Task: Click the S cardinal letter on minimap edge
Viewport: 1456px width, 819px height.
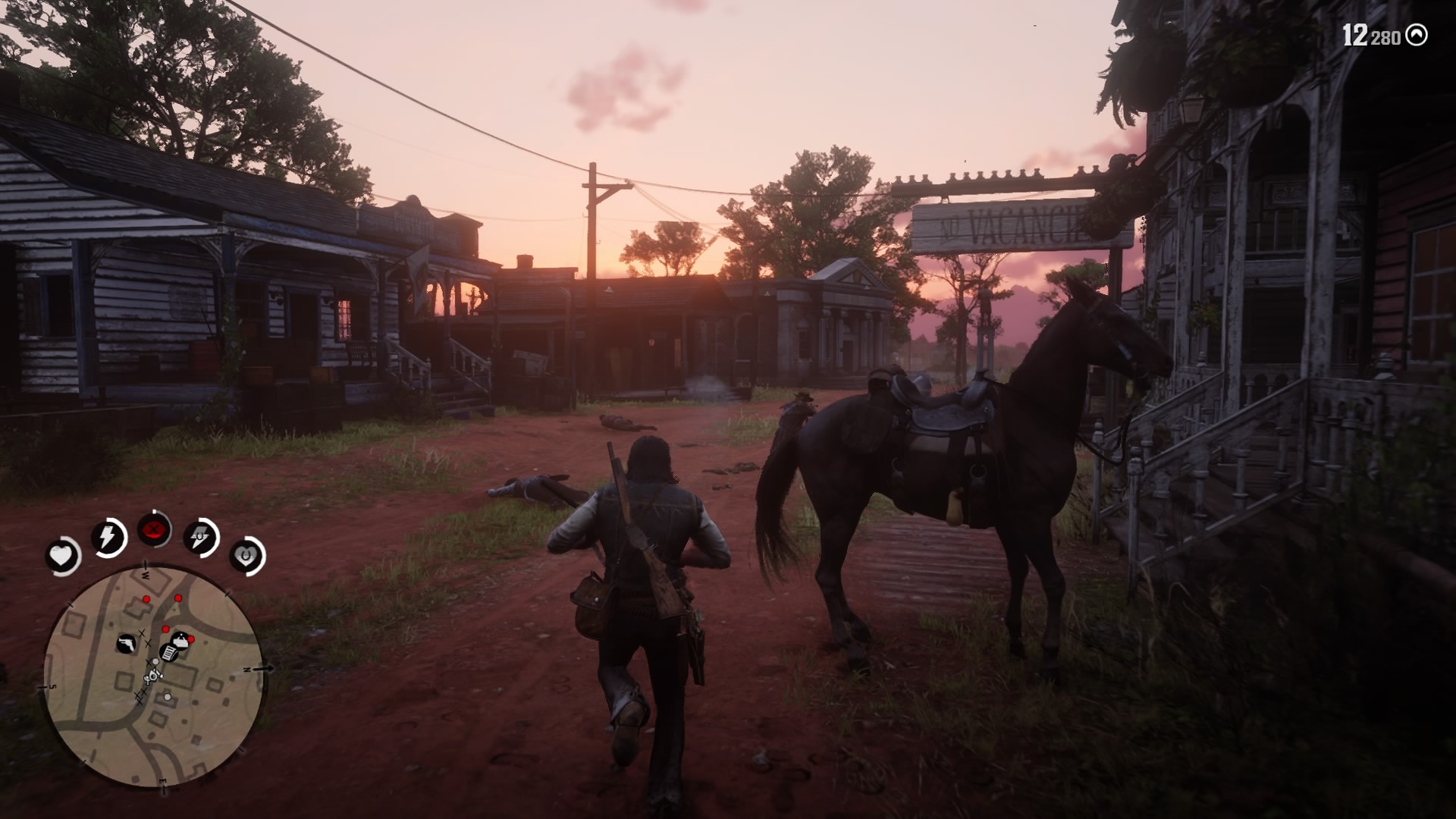Action: click(52, 686)
